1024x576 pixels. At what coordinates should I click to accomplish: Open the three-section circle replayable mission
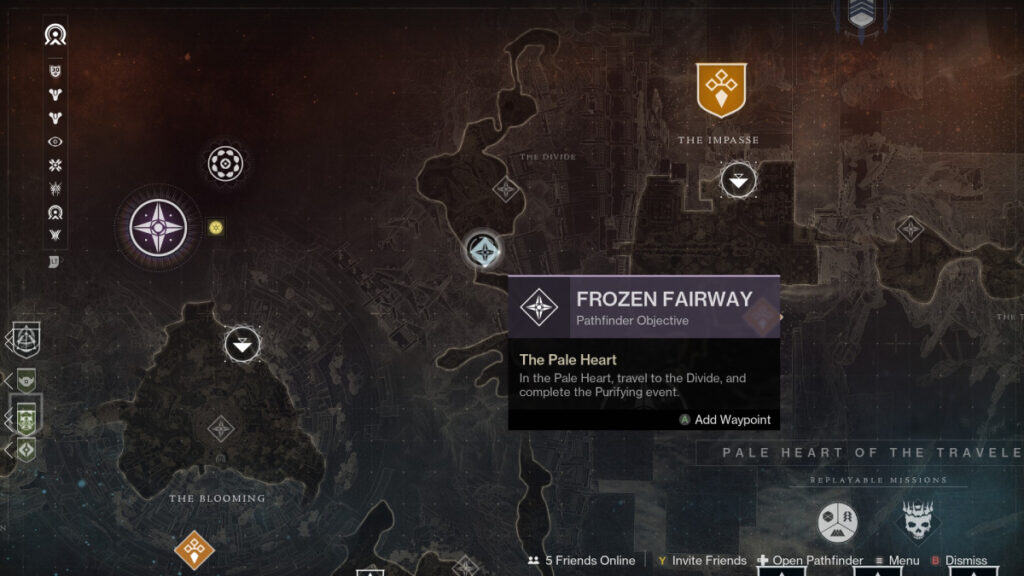pos(838,522)
